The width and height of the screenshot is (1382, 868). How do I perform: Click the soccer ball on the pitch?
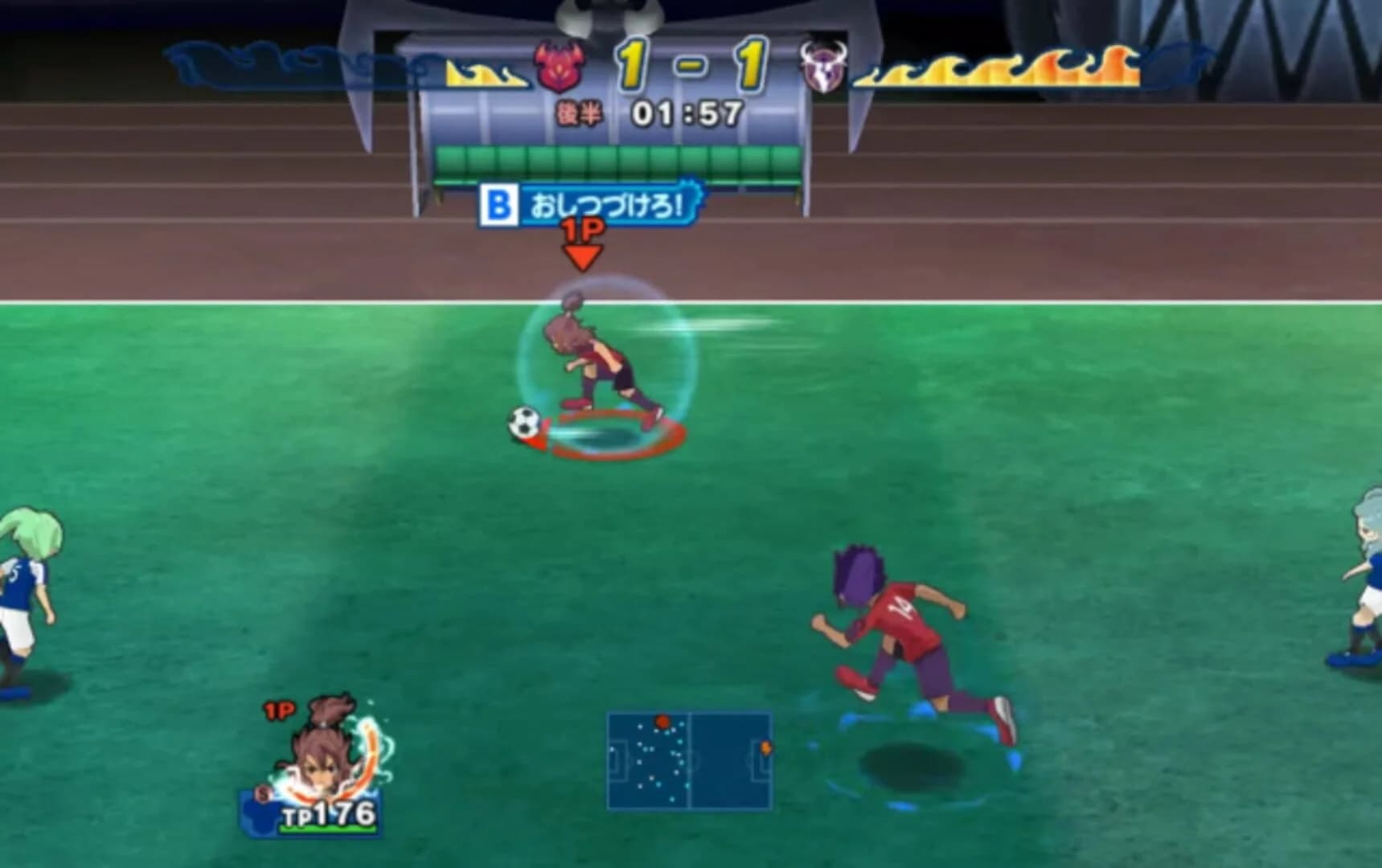pyautogui.click(x=526, y=419)
